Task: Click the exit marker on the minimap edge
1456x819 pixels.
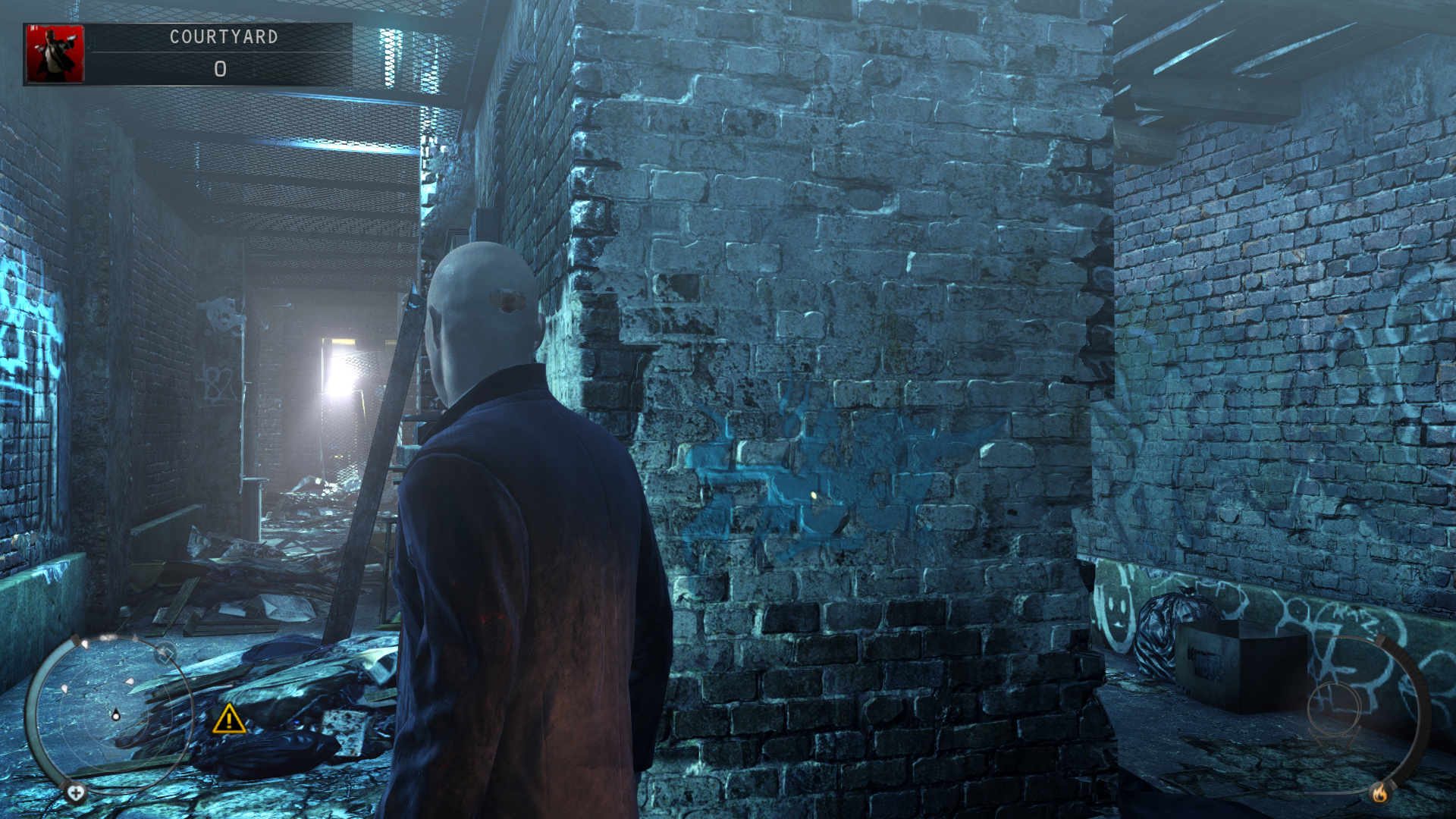Action: pos(165,653)
